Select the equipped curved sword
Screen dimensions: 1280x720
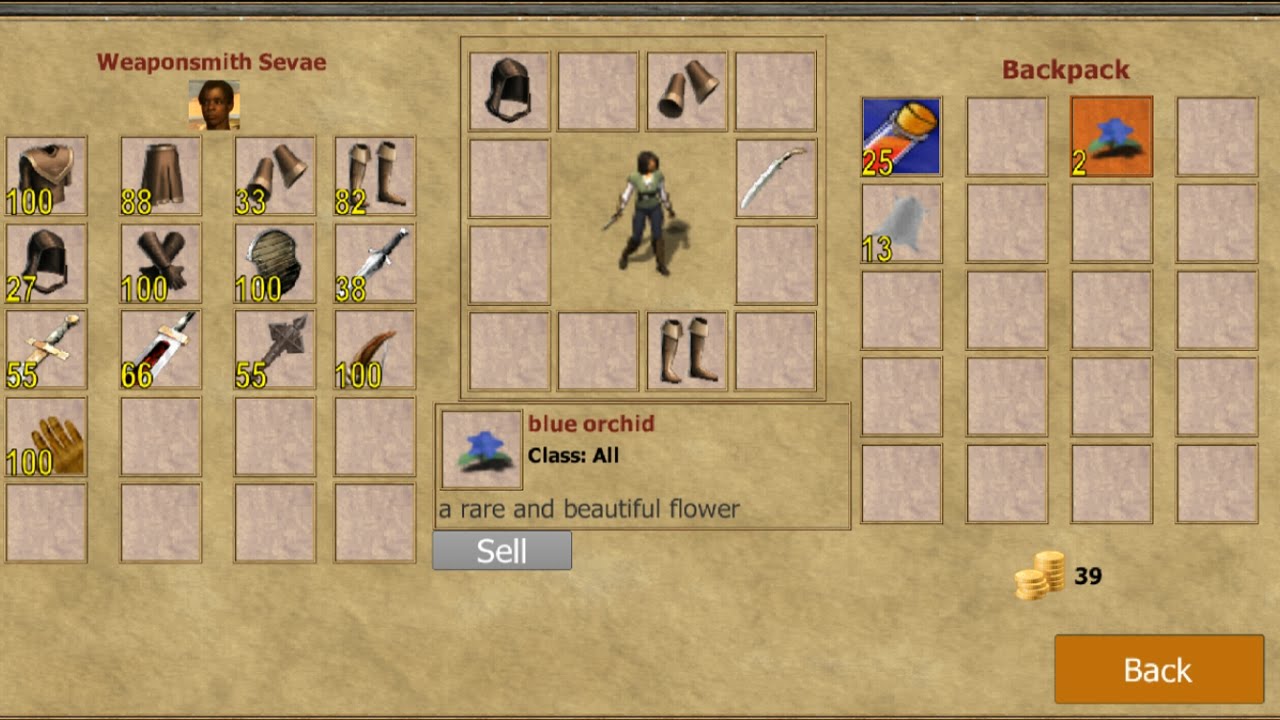(776, 179)
